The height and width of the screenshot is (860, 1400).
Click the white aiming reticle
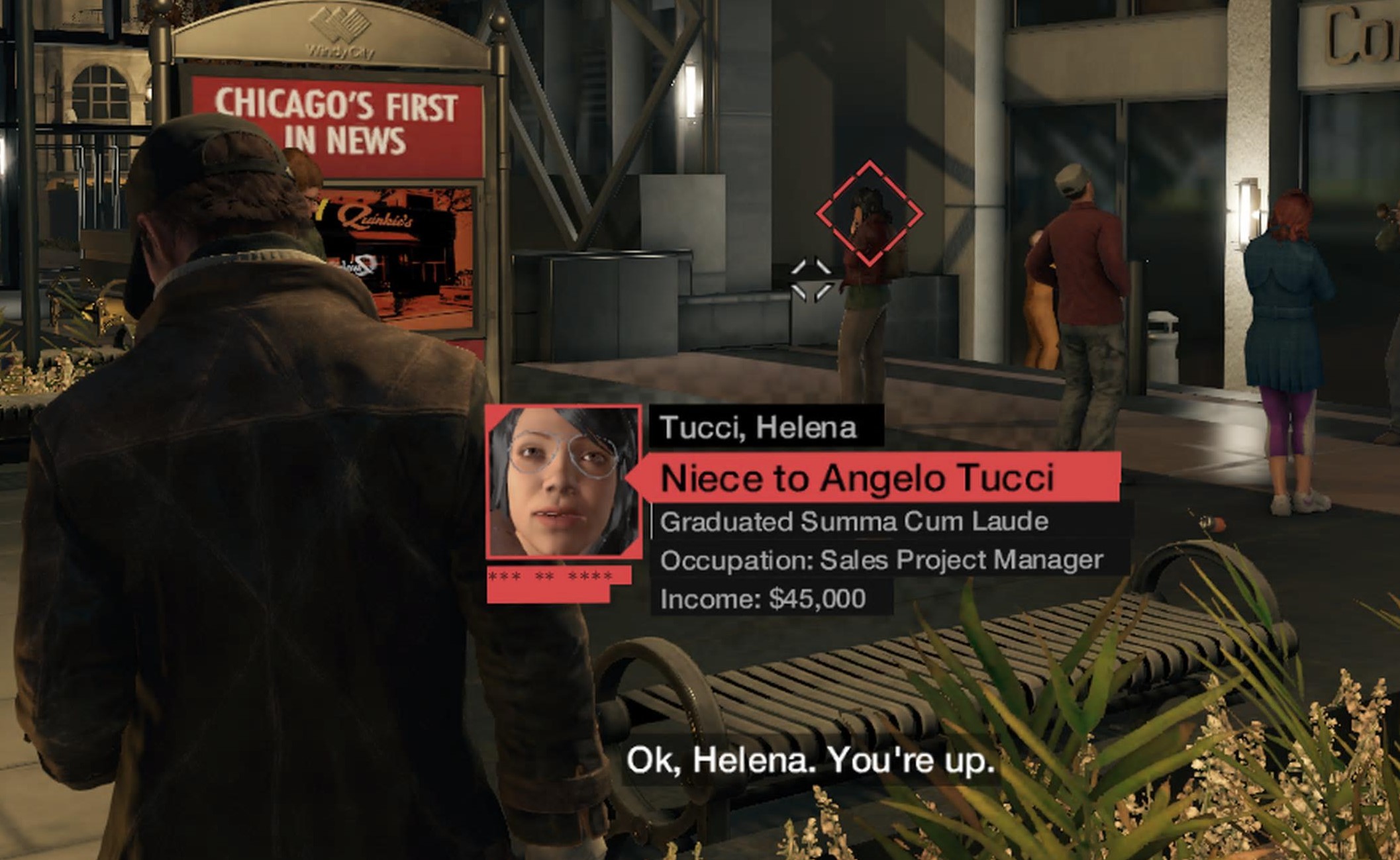[x=811, y=279]
